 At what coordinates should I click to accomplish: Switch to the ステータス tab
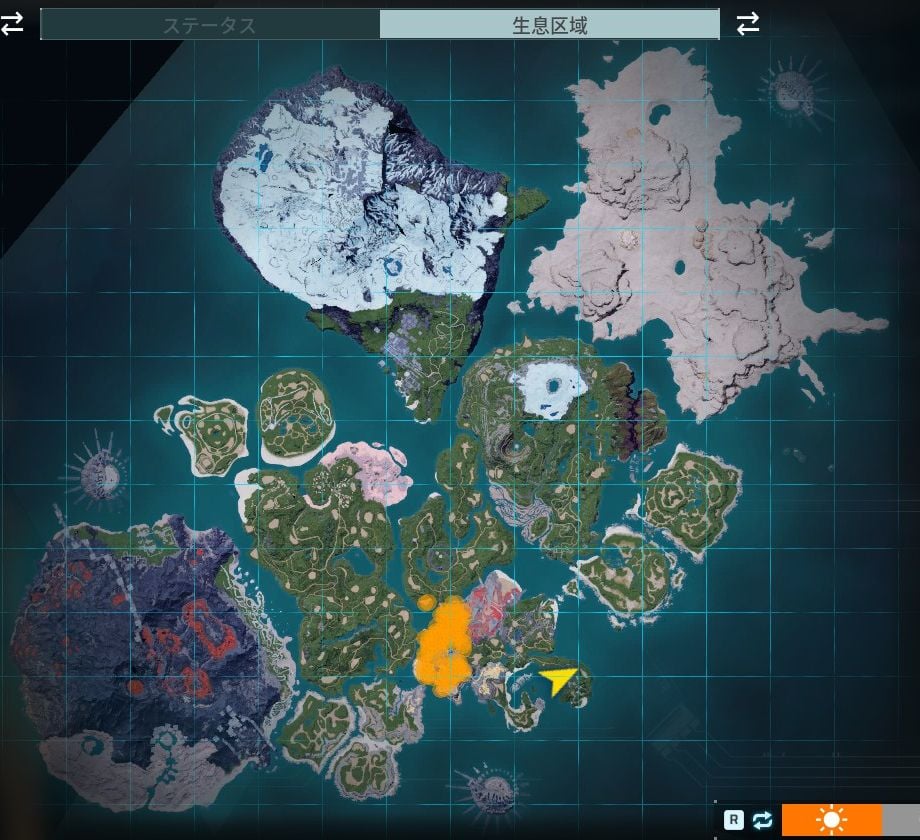click(x=210, y=25)
